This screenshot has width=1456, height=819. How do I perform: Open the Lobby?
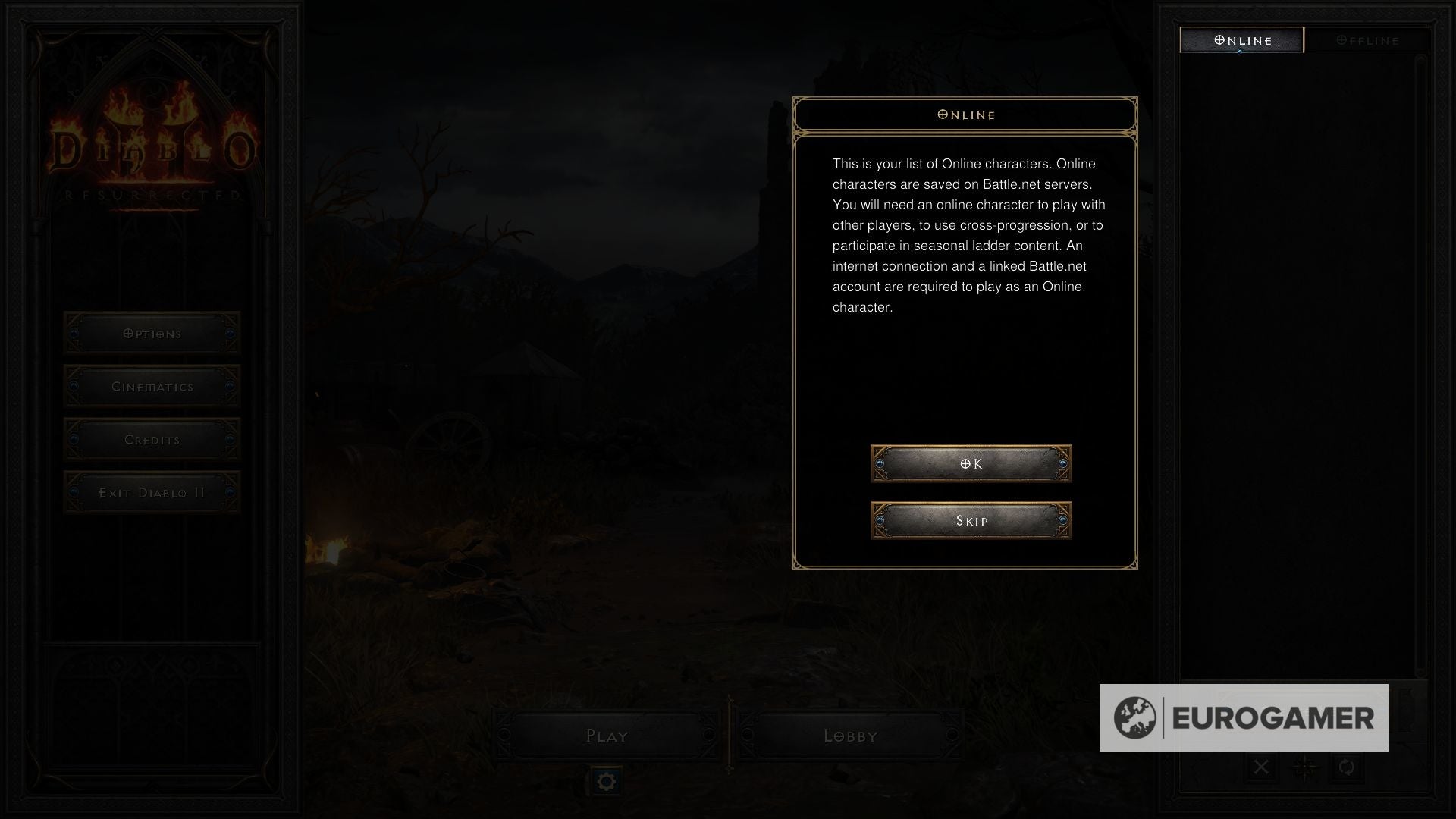pyautogui.click(x=852, y=735)
